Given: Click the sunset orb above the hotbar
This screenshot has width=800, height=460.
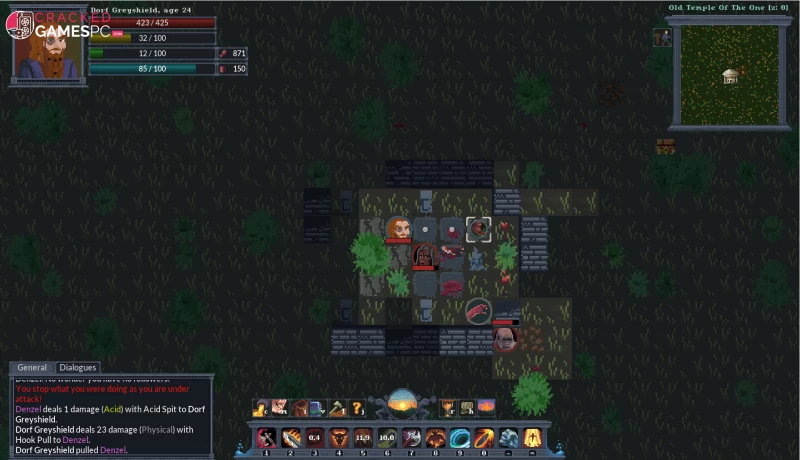Looking at the screenshot, I should pos(402,405).
